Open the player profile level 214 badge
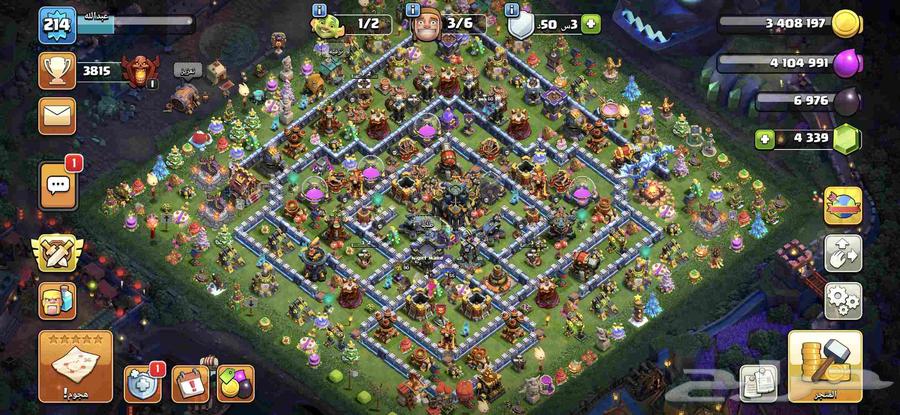900x415 pixels. coord(57,24)
